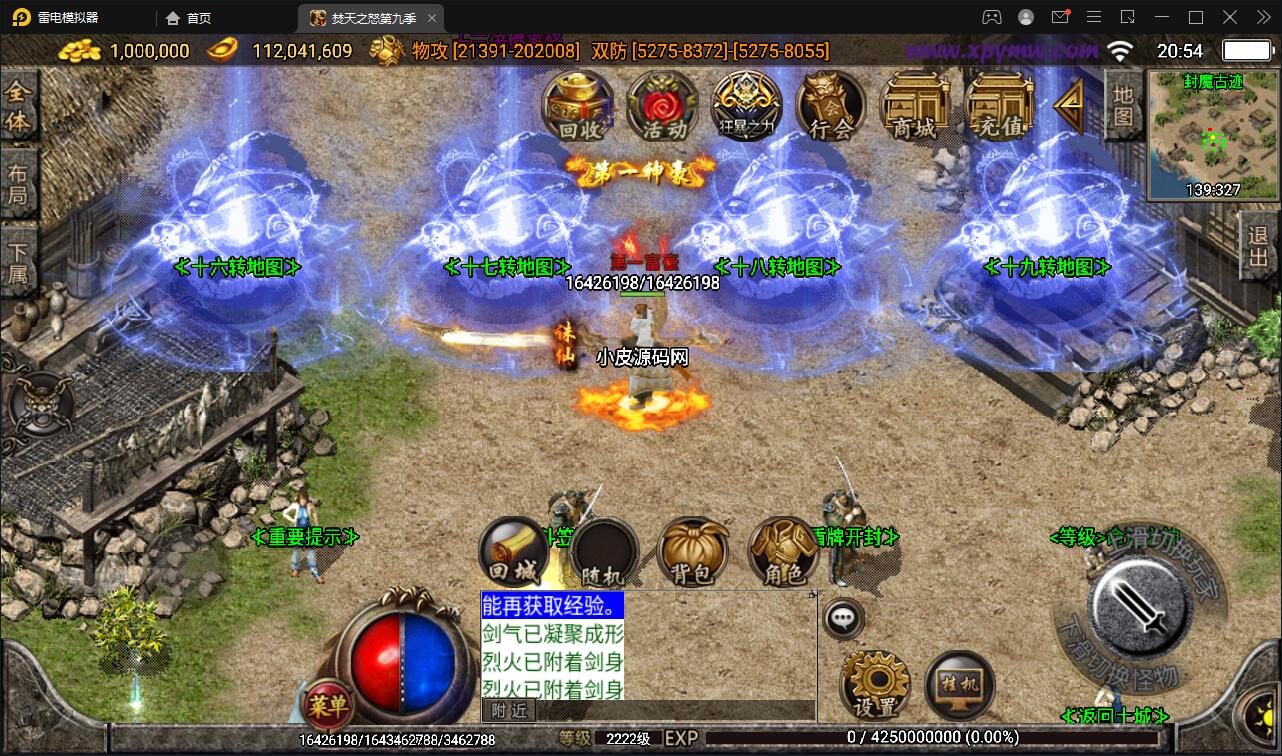The height and width of the screenshot is (756, 1282).
Task: Use the 回城 return scroll
Action: [x=514, y=552]
